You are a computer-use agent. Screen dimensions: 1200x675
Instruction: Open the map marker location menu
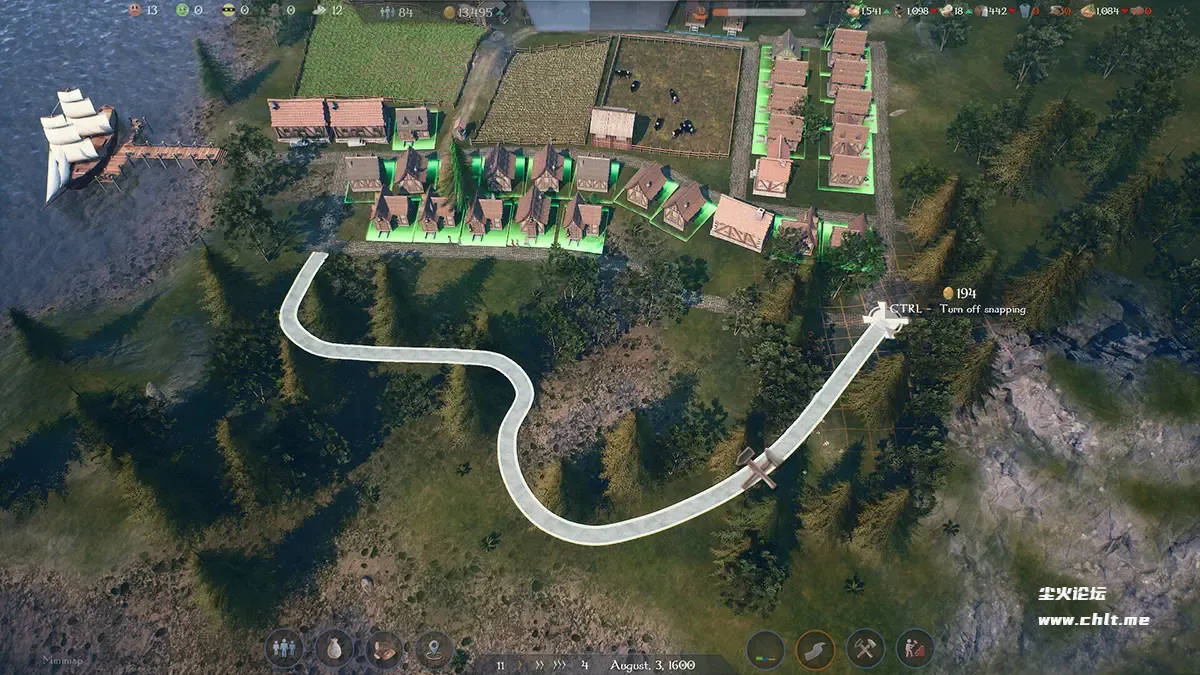click(435, 649)
